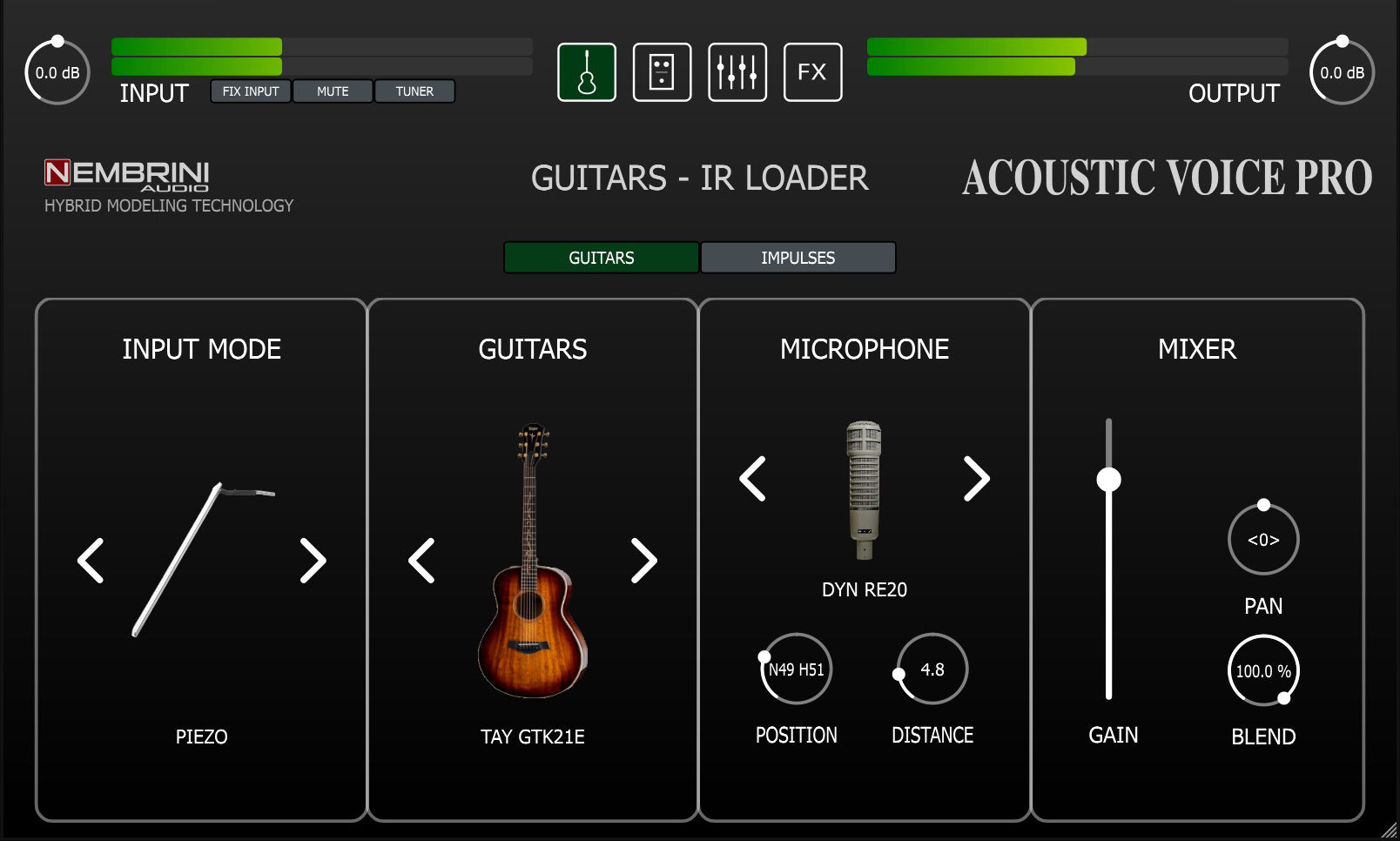1400x841 pixels.
Task: Switch to the next guitar model
Action: [x=643, y=562]
